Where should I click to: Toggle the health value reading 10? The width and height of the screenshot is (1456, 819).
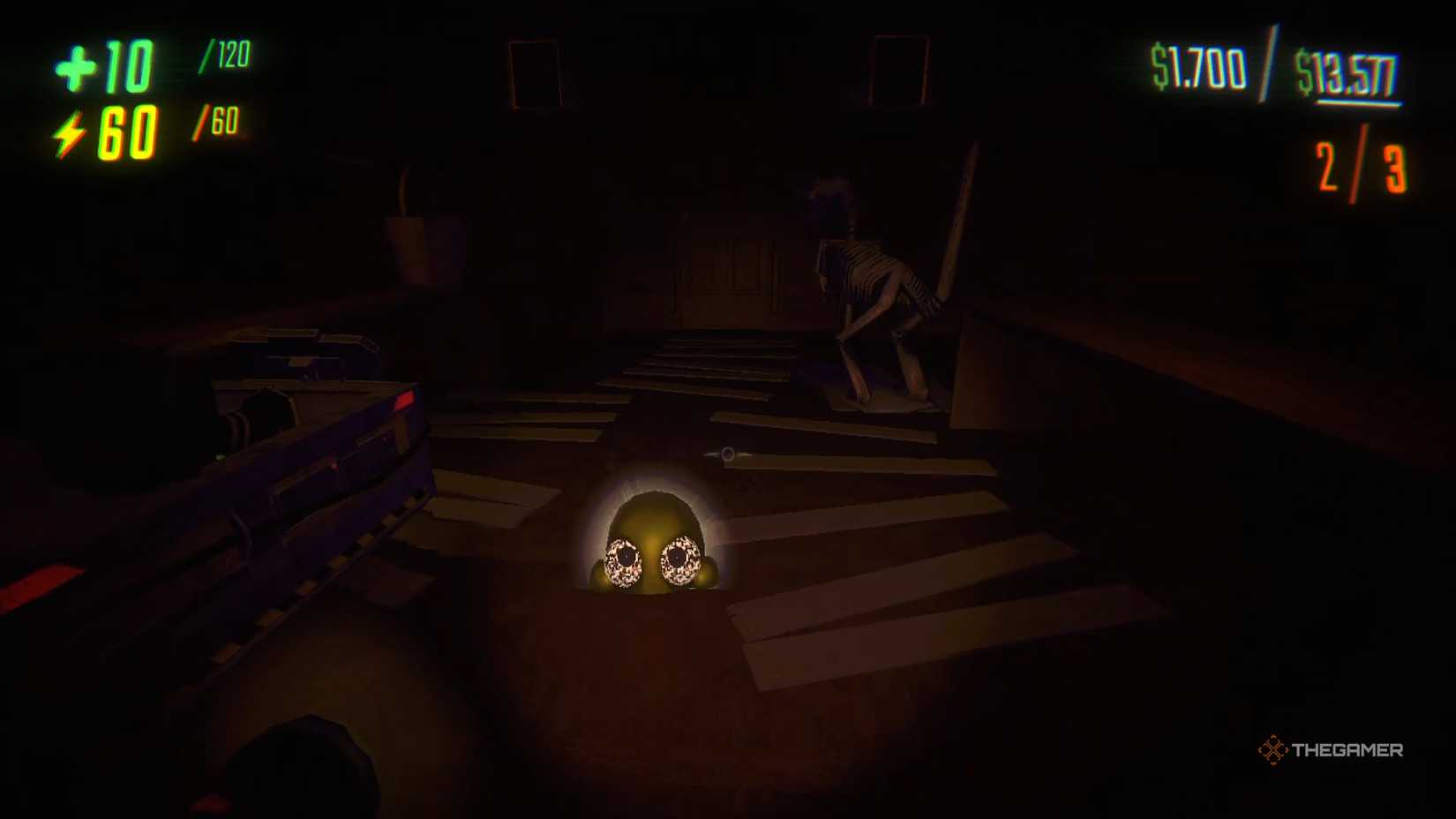tap(128, 66)
